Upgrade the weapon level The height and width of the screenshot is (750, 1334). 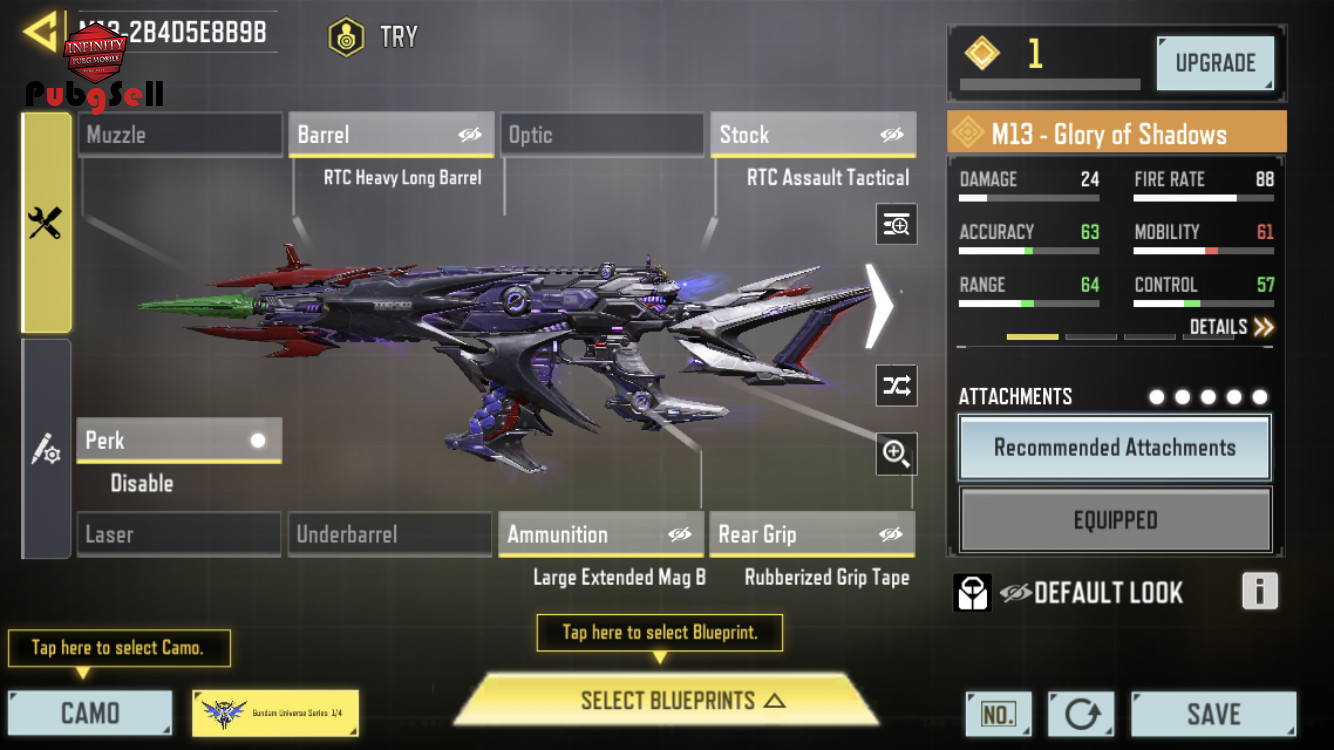1215,63
